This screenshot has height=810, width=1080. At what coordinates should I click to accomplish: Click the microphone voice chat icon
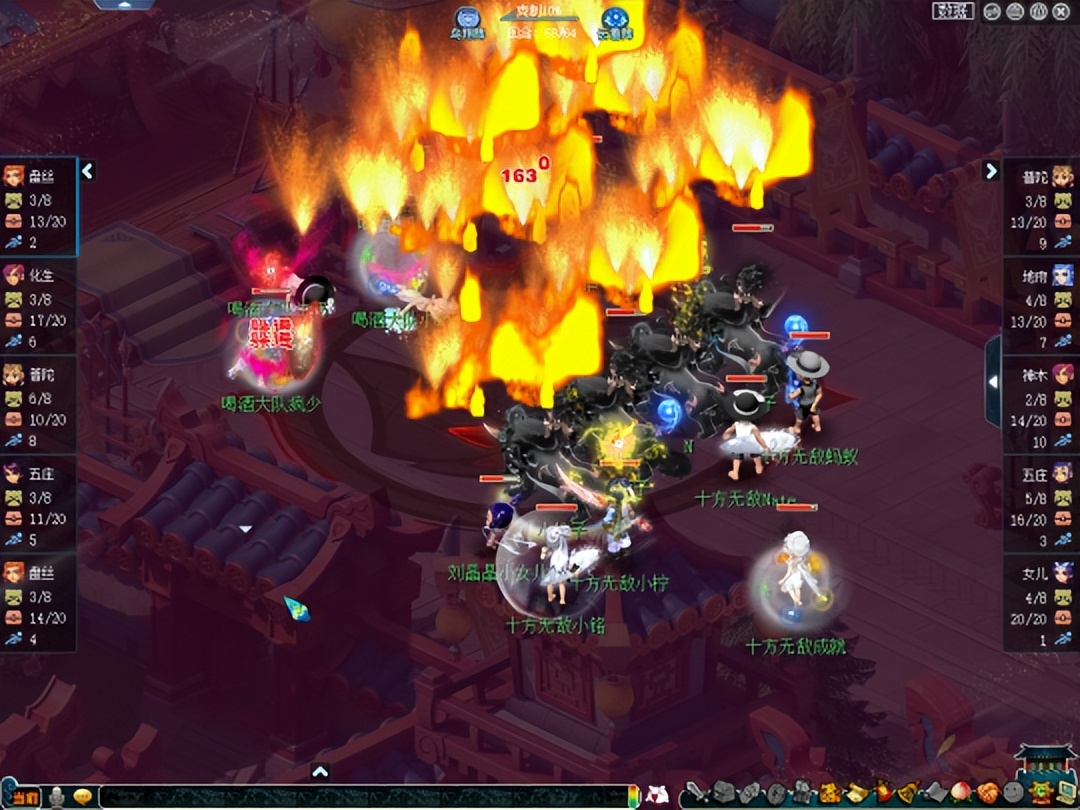click(x=57, y=797)
